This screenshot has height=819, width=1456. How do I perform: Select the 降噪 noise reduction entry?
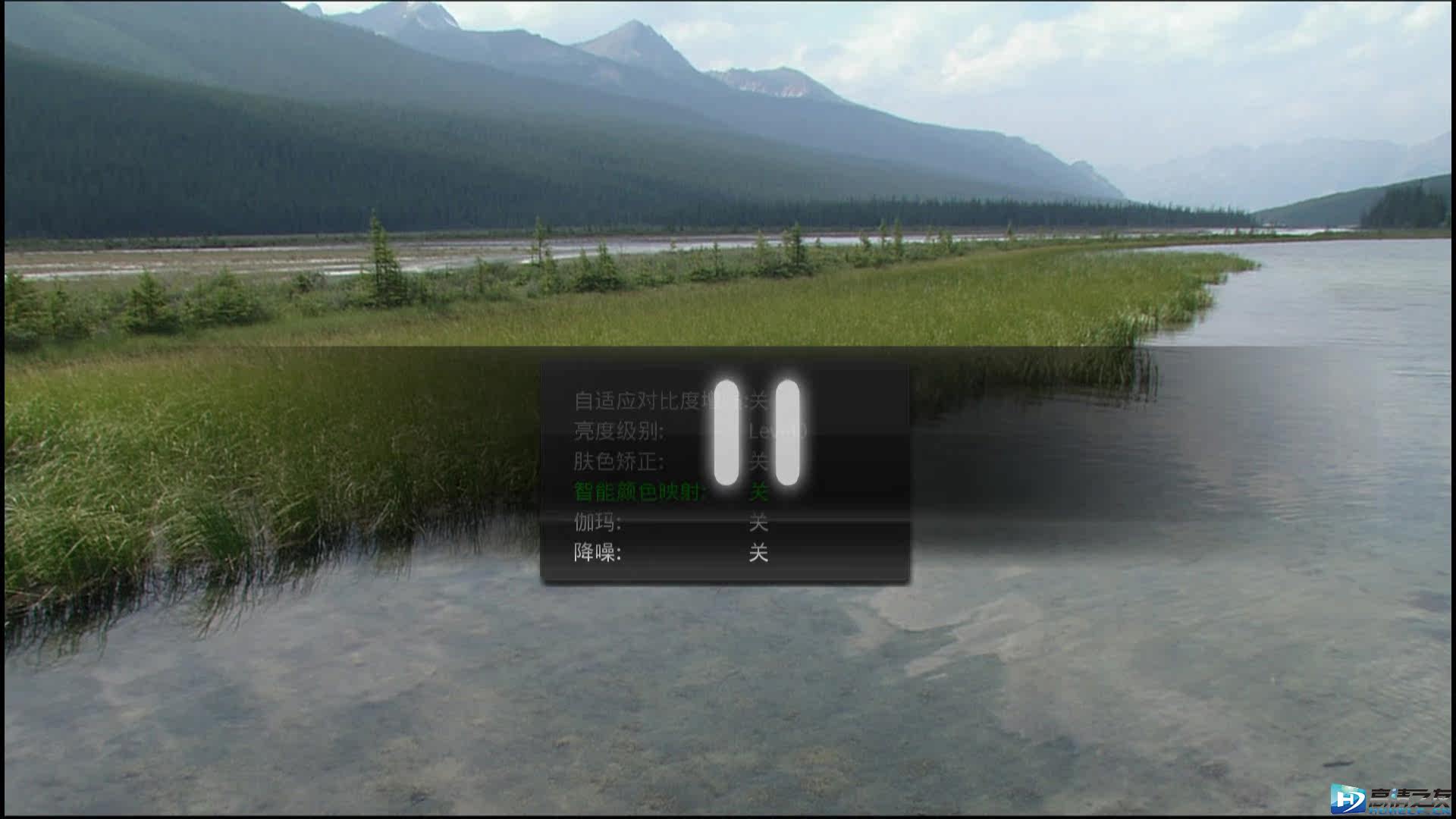tap(598, 553)
